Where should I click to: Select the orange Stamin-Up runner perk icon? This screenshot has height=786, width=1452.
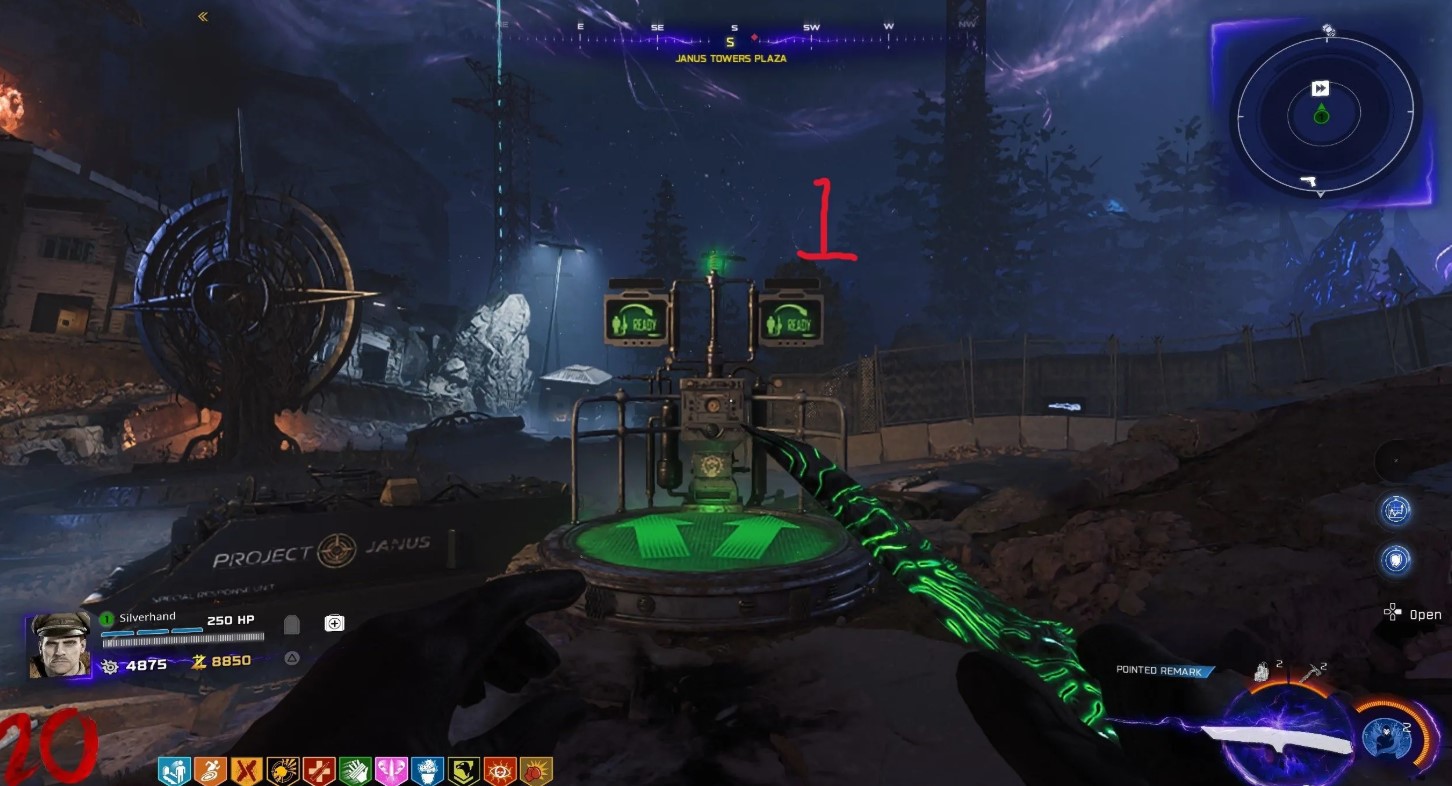coord(210,770)
